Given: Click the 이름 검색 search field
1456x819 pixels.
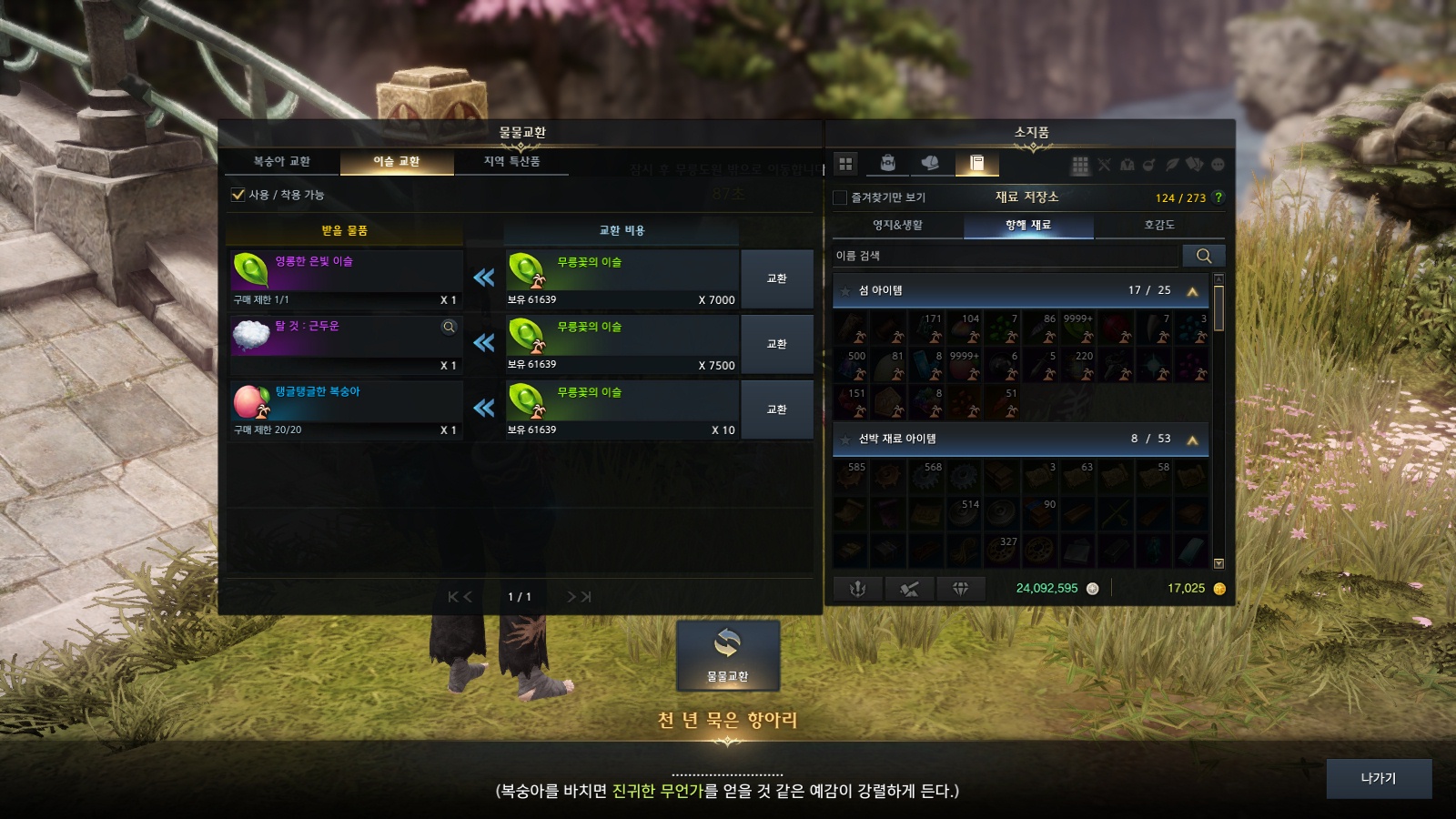Looking at the screenshot, I should (x=1006, y=256).
